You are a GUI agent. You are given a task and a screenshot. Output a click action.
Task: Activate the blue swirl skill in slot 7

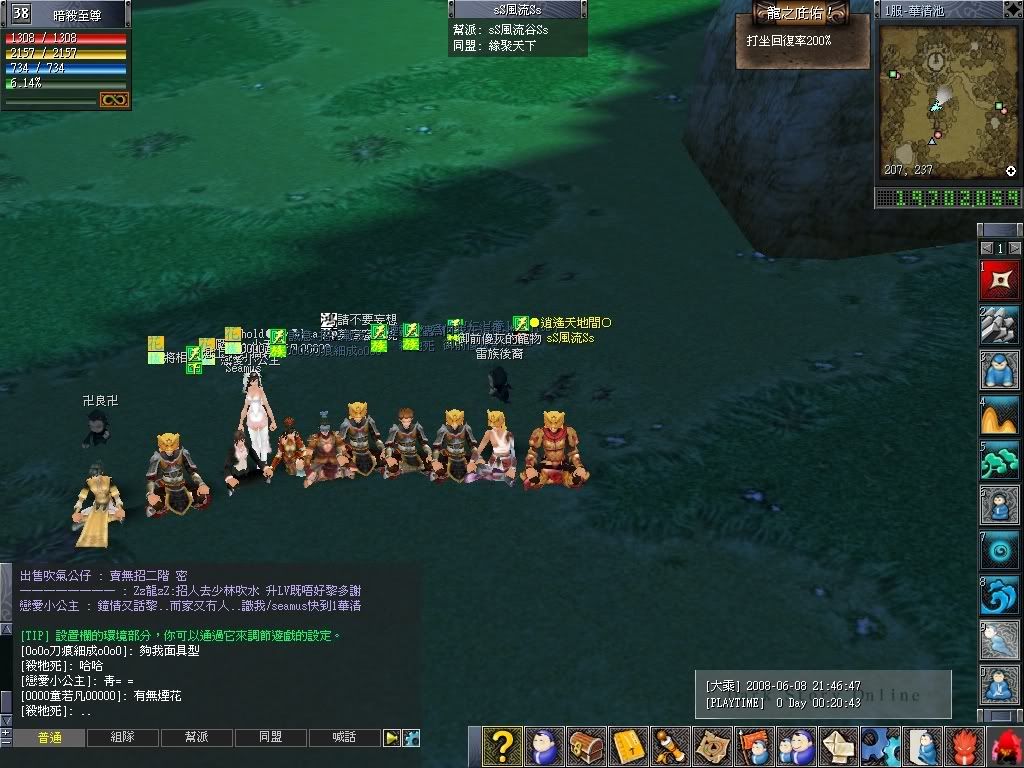1000,551
